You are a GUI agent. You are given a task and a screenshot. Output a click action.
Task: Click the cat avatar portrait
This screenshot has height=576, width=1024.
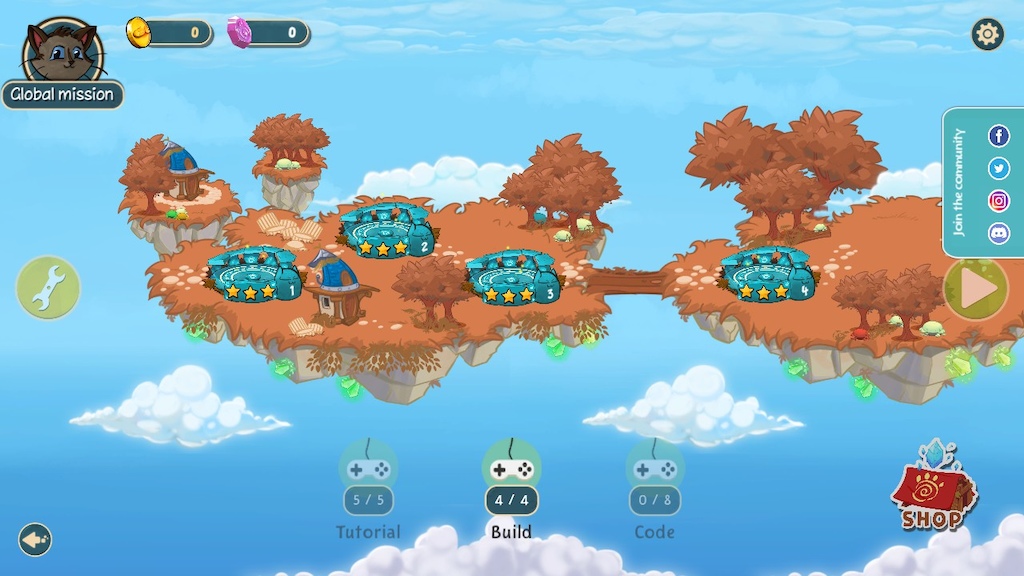point(62,50)
